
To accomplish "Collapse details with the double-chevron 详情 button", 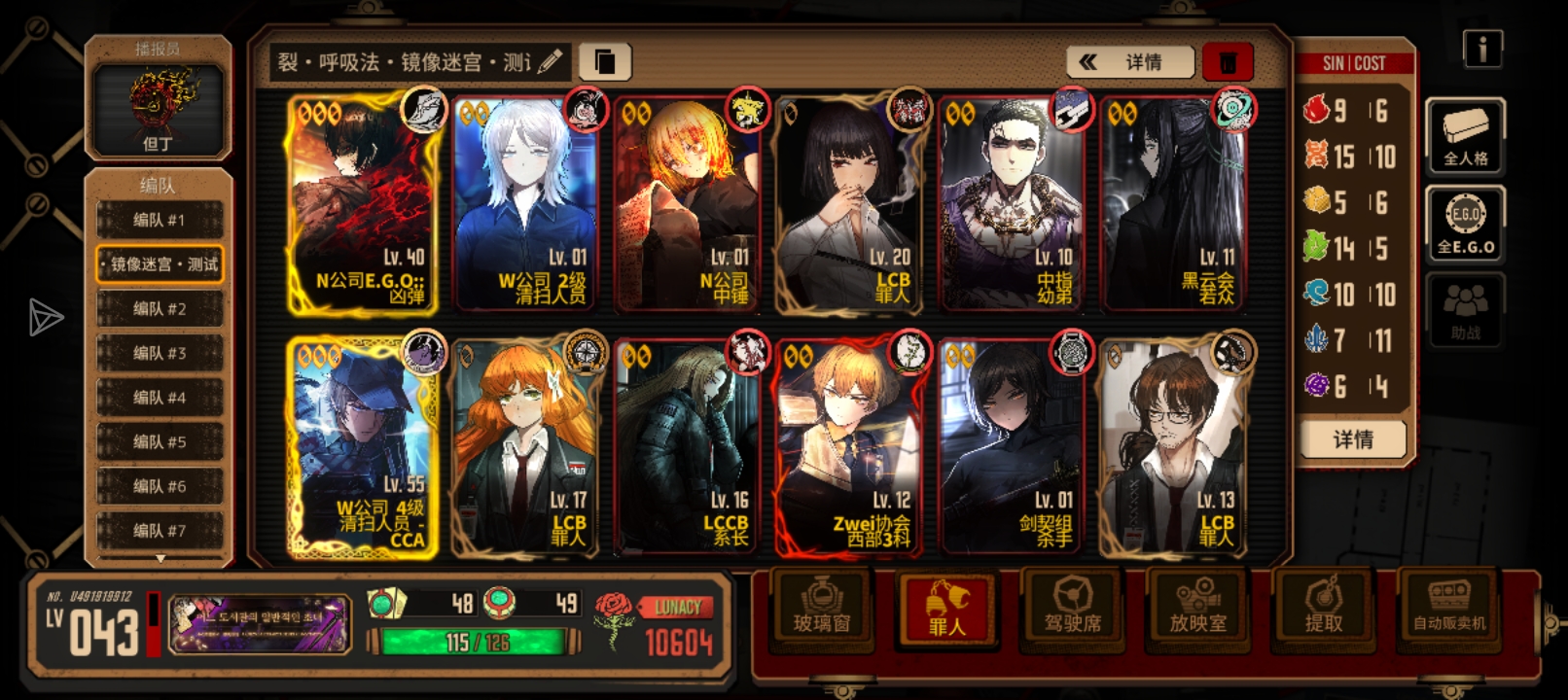I will coord(1129,62).
